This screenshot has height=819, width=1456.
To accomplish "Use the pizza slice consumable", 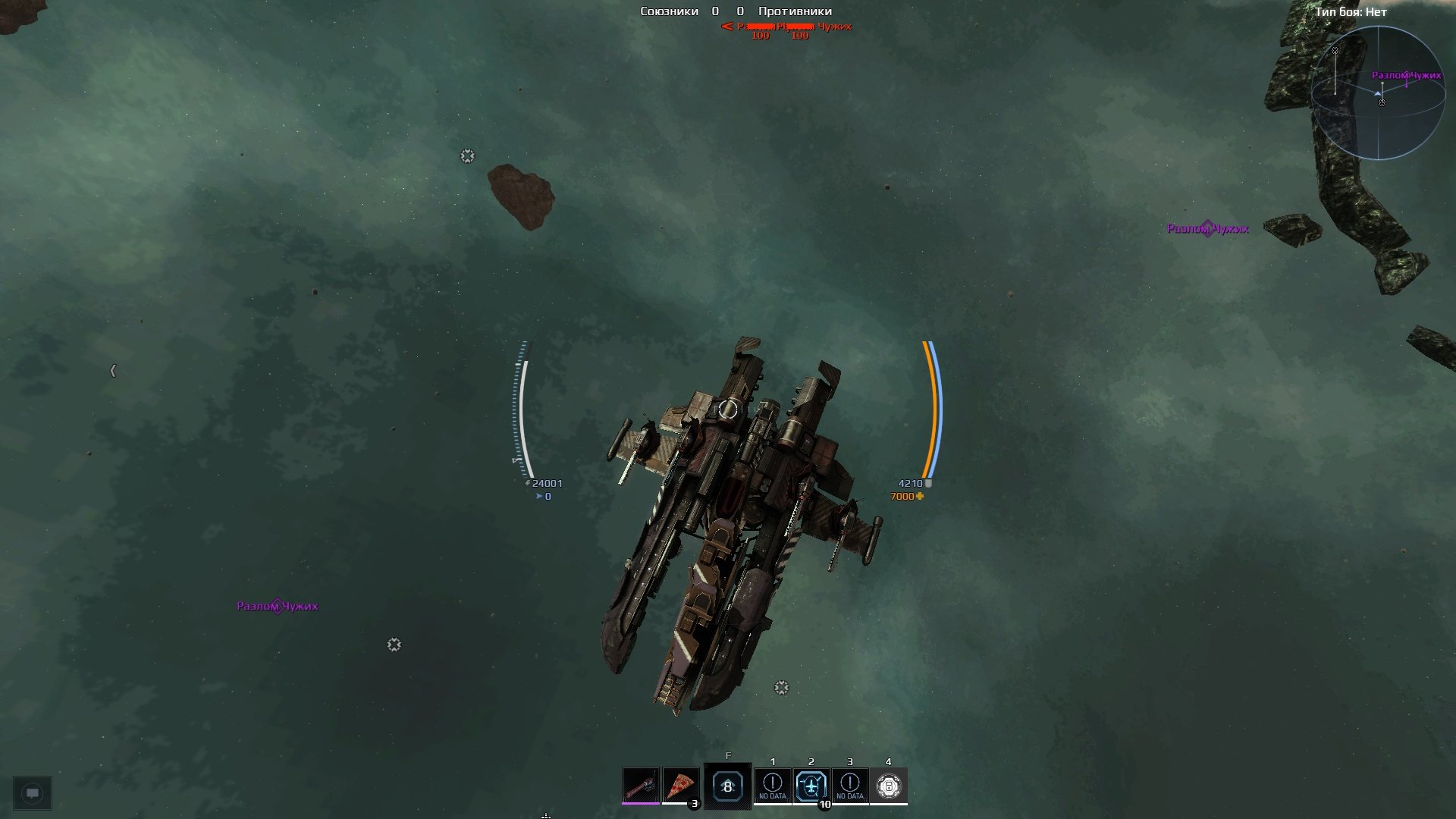I will [680, 786].
